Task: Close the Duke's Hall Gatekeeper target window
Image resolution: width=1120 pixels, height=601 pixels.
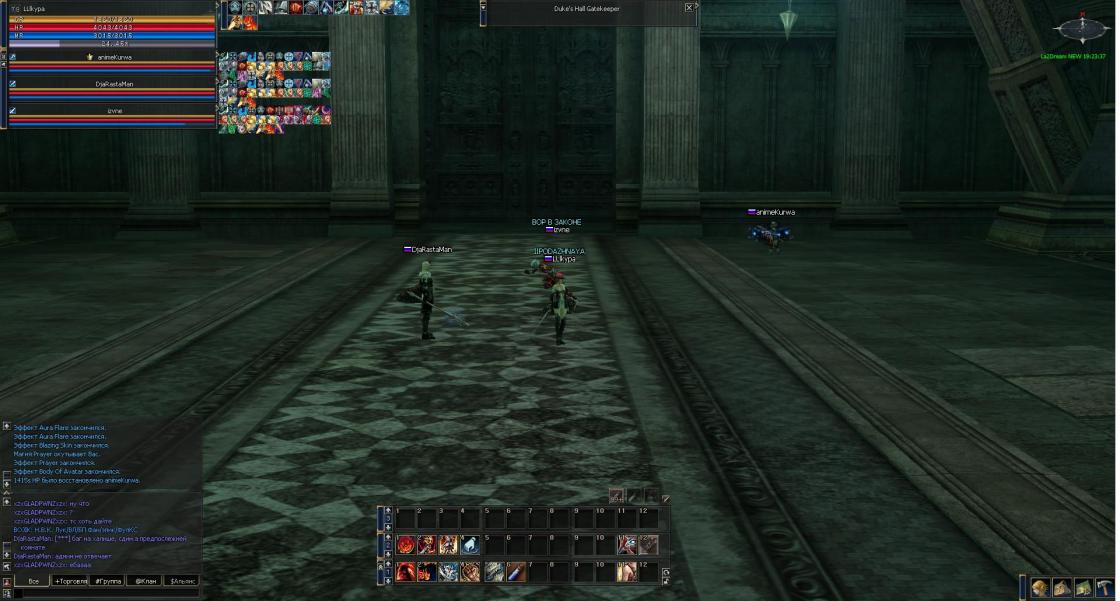Action: click(x=689, y=7)
